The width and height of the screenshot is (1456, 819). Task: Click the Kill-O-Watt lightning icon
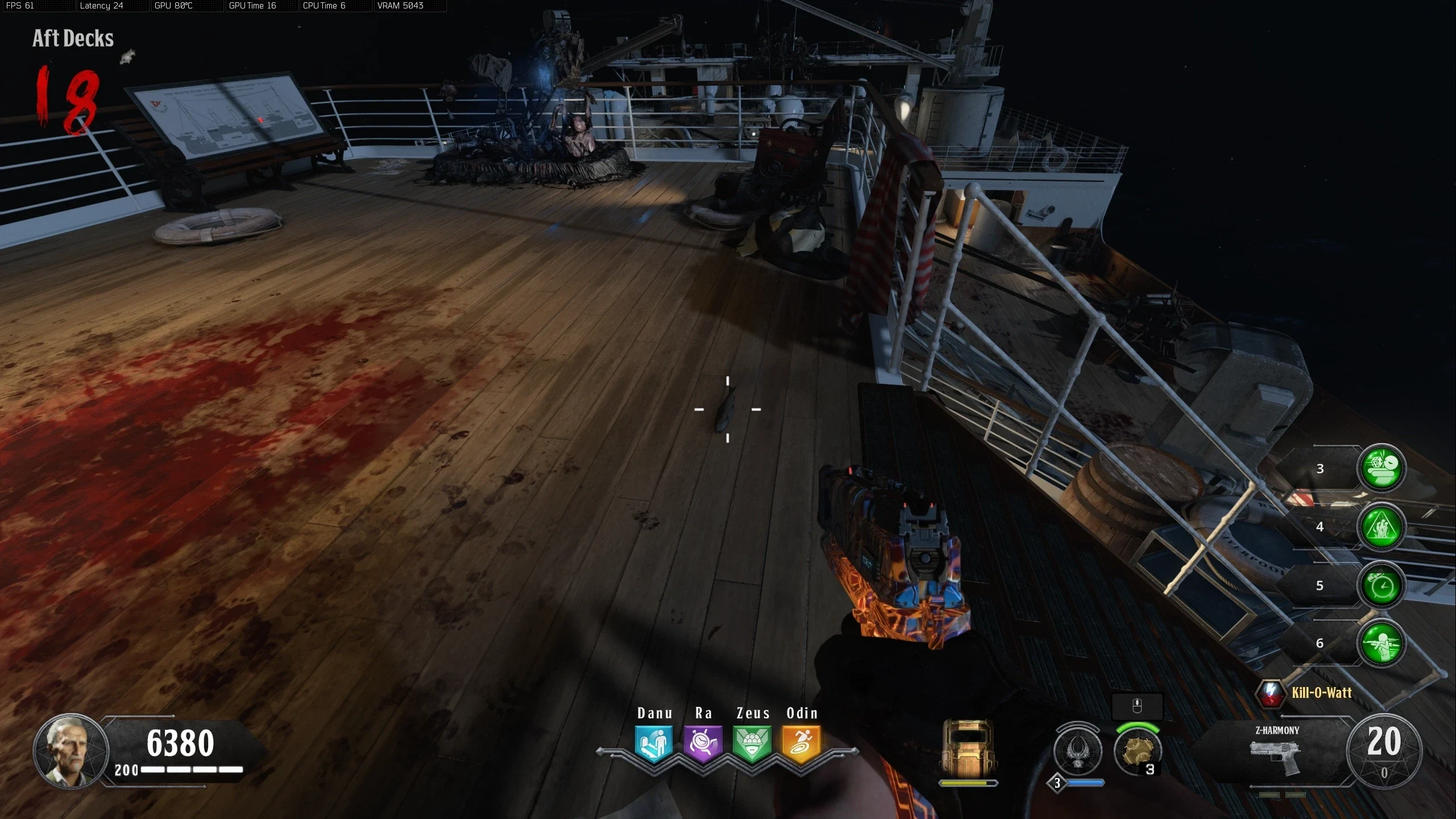pyautogui.click(x=1271, y=693)
